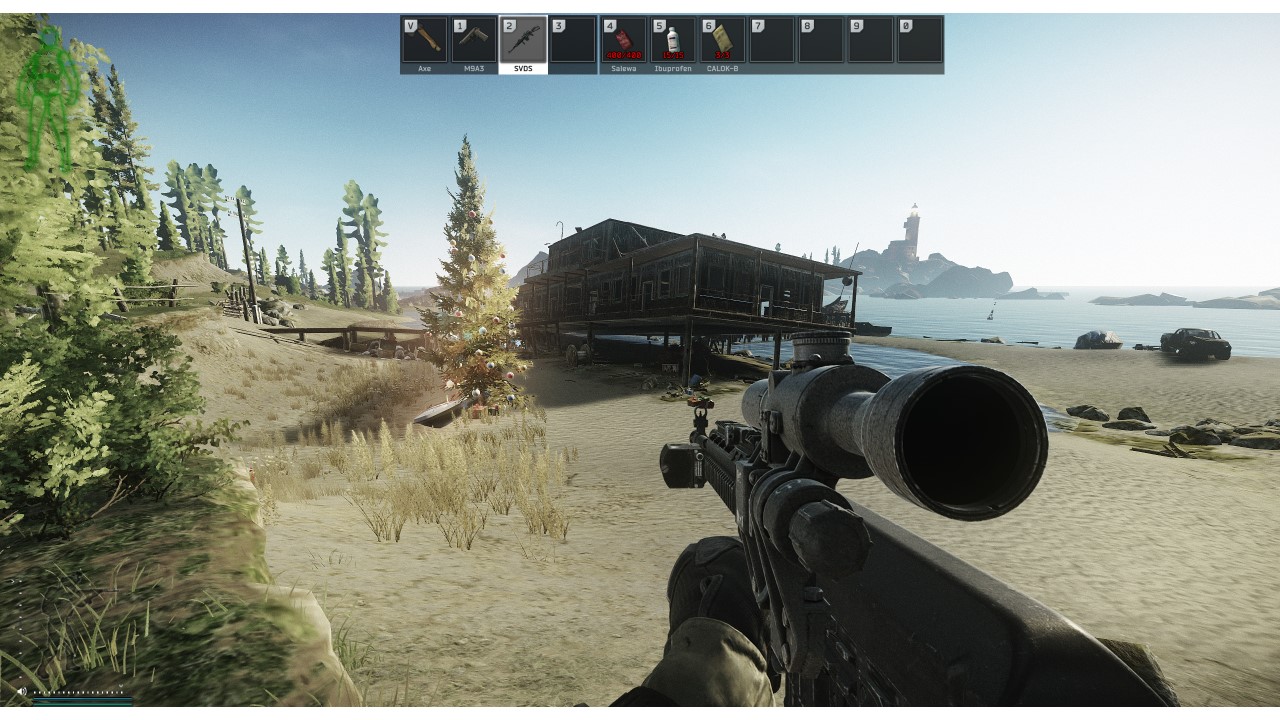The image size is (1280, 720).
Task: Click the red 400/400 durability counter
Action: click(x=623, y=55)
